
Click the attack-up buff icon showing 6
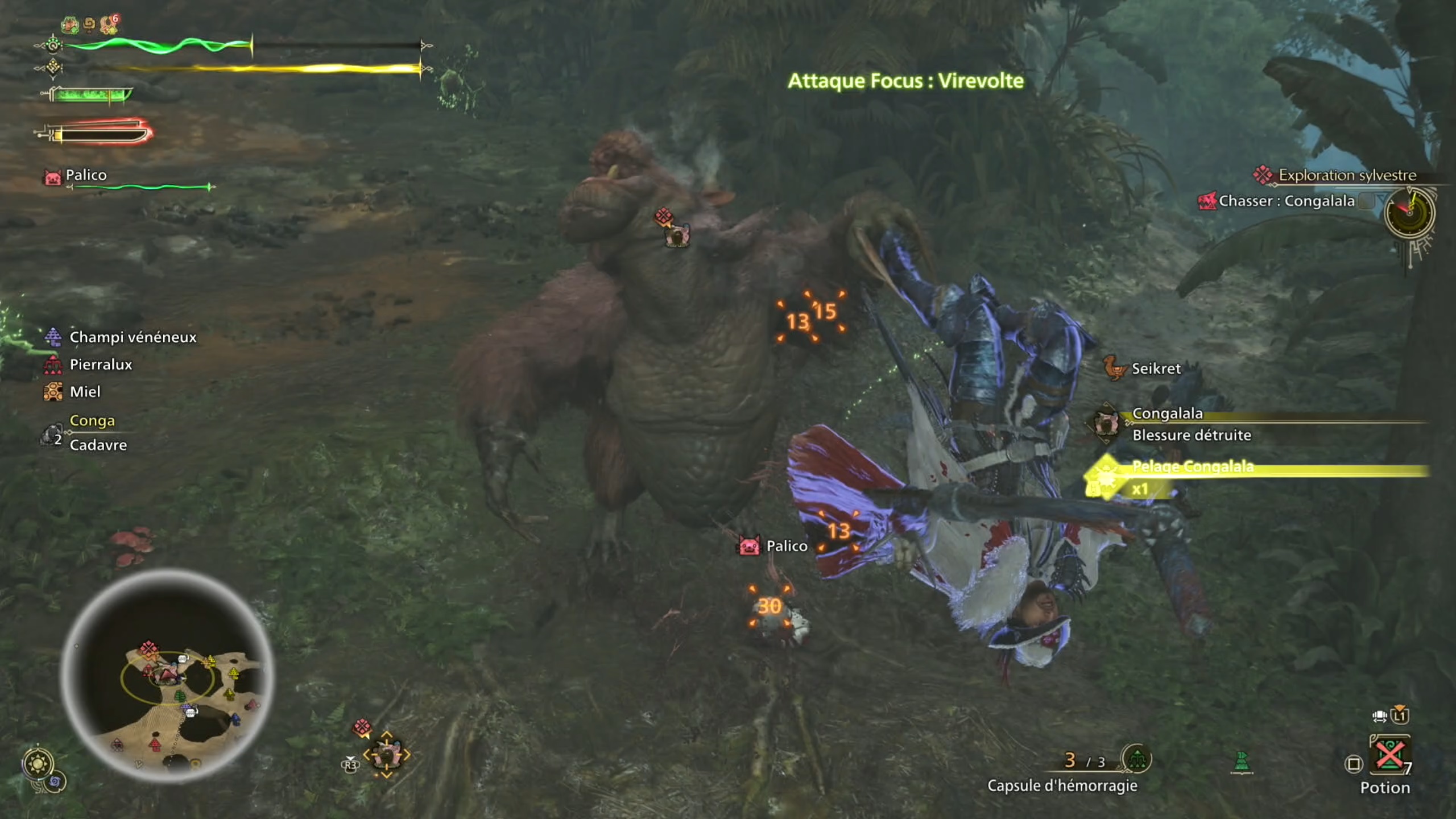107,24
